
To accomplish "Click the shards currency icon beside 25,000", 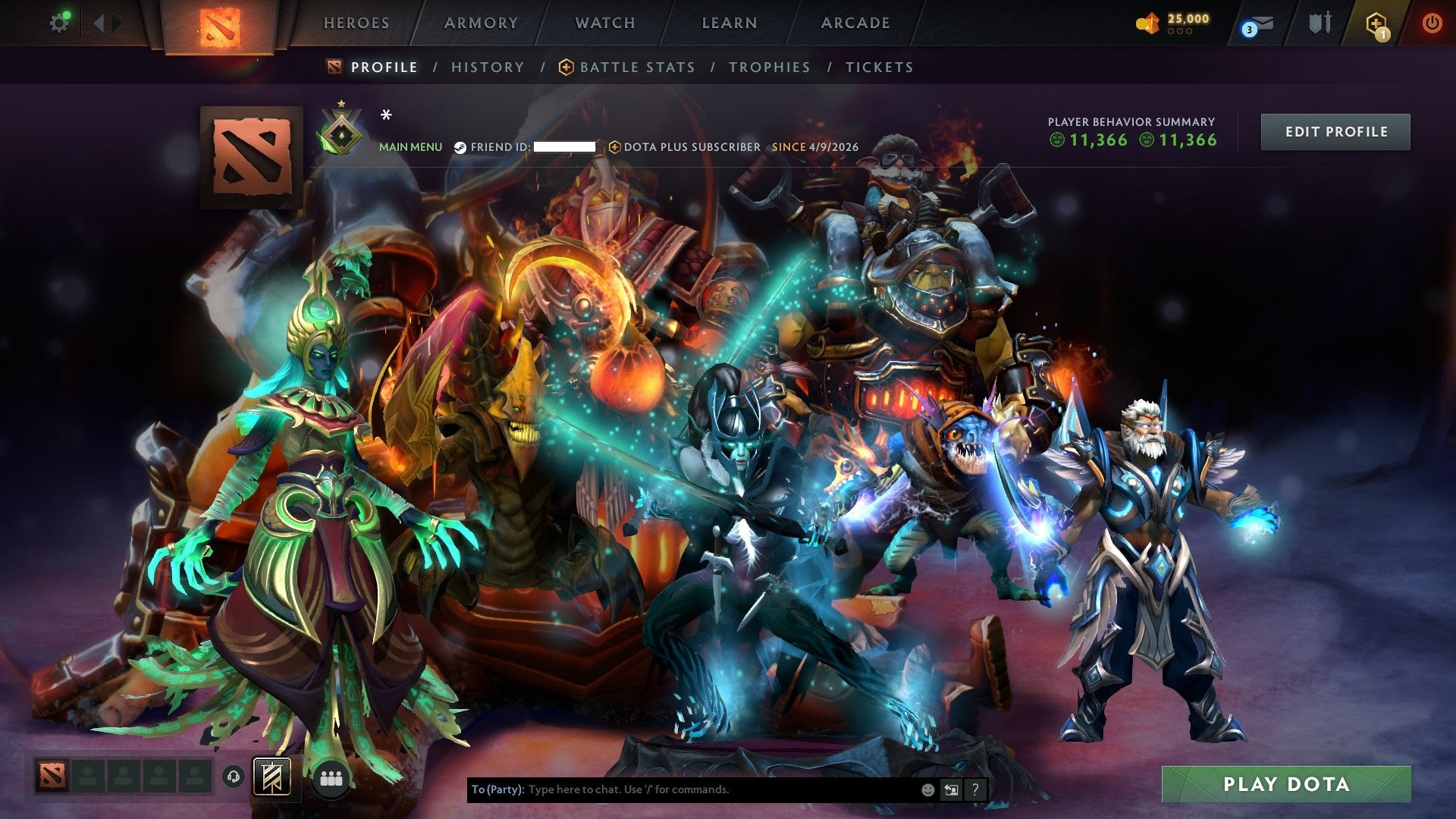I will (x=1147, y=22).
